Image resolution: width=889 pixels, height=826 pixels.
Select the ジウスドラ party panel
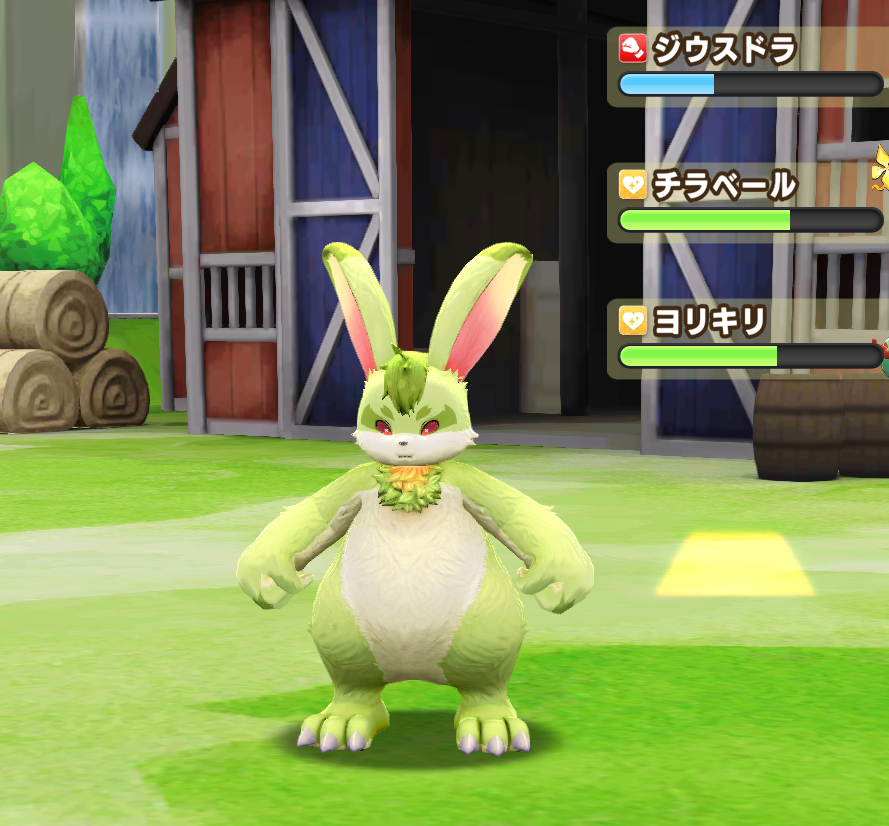[x=748, y=64]
